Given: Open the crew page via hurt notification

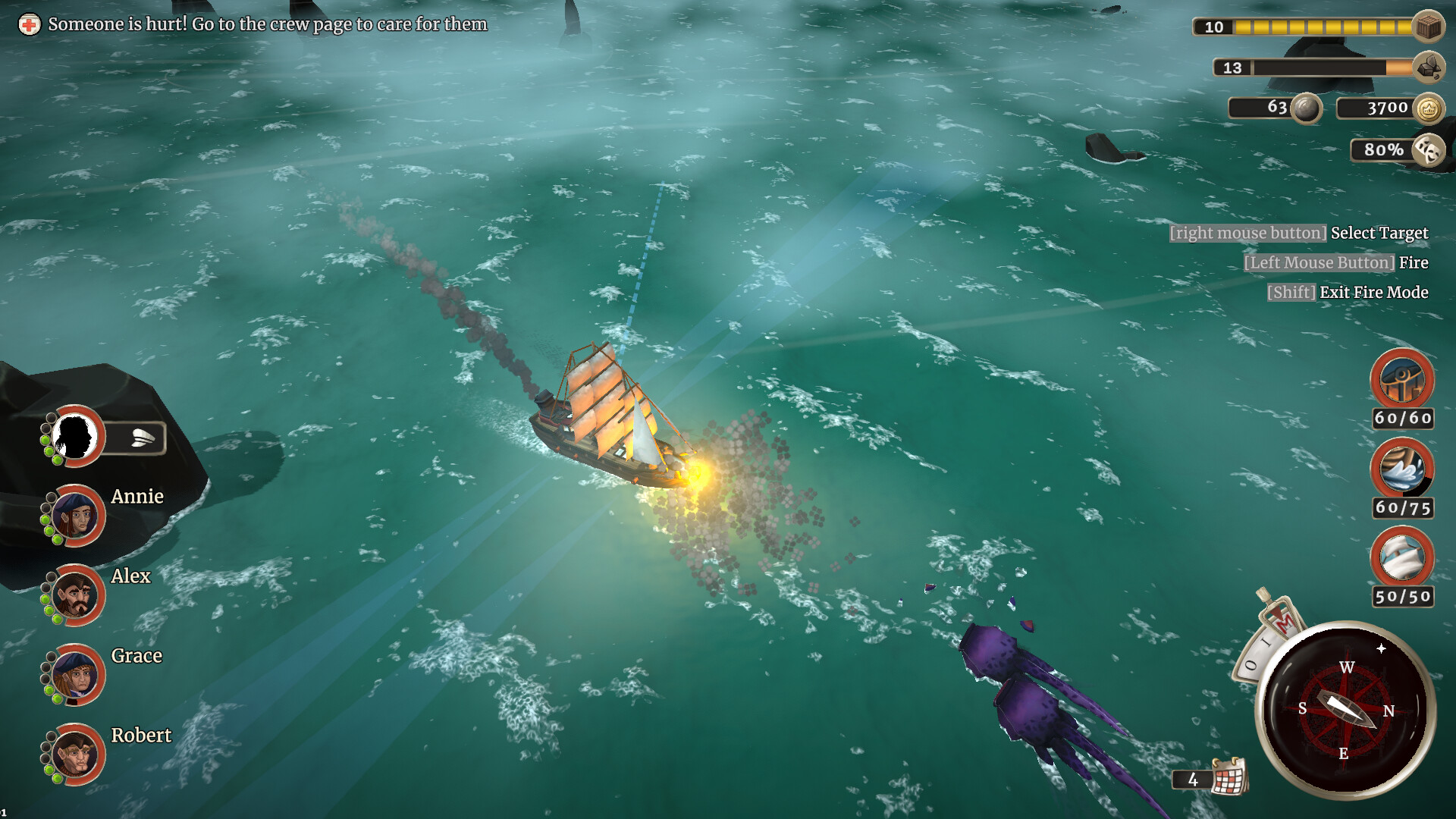Looking at the screenshot, I should click(x=267, y=24).
